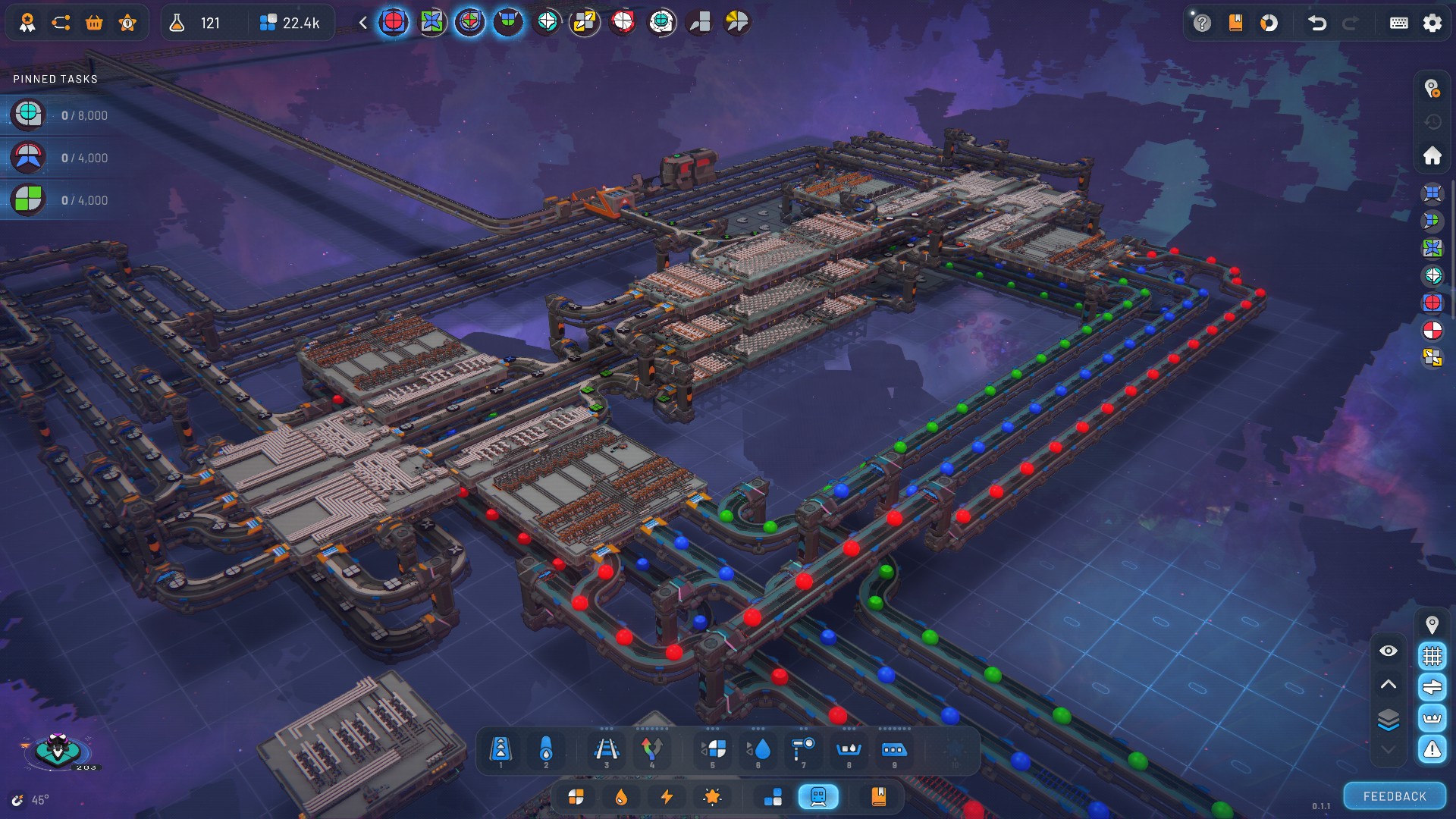Image resolution: width=1456 pixels, height=819 pixels.
Task: Choose the colored rail splitter tool slot 4
Action: pos(651,750)
